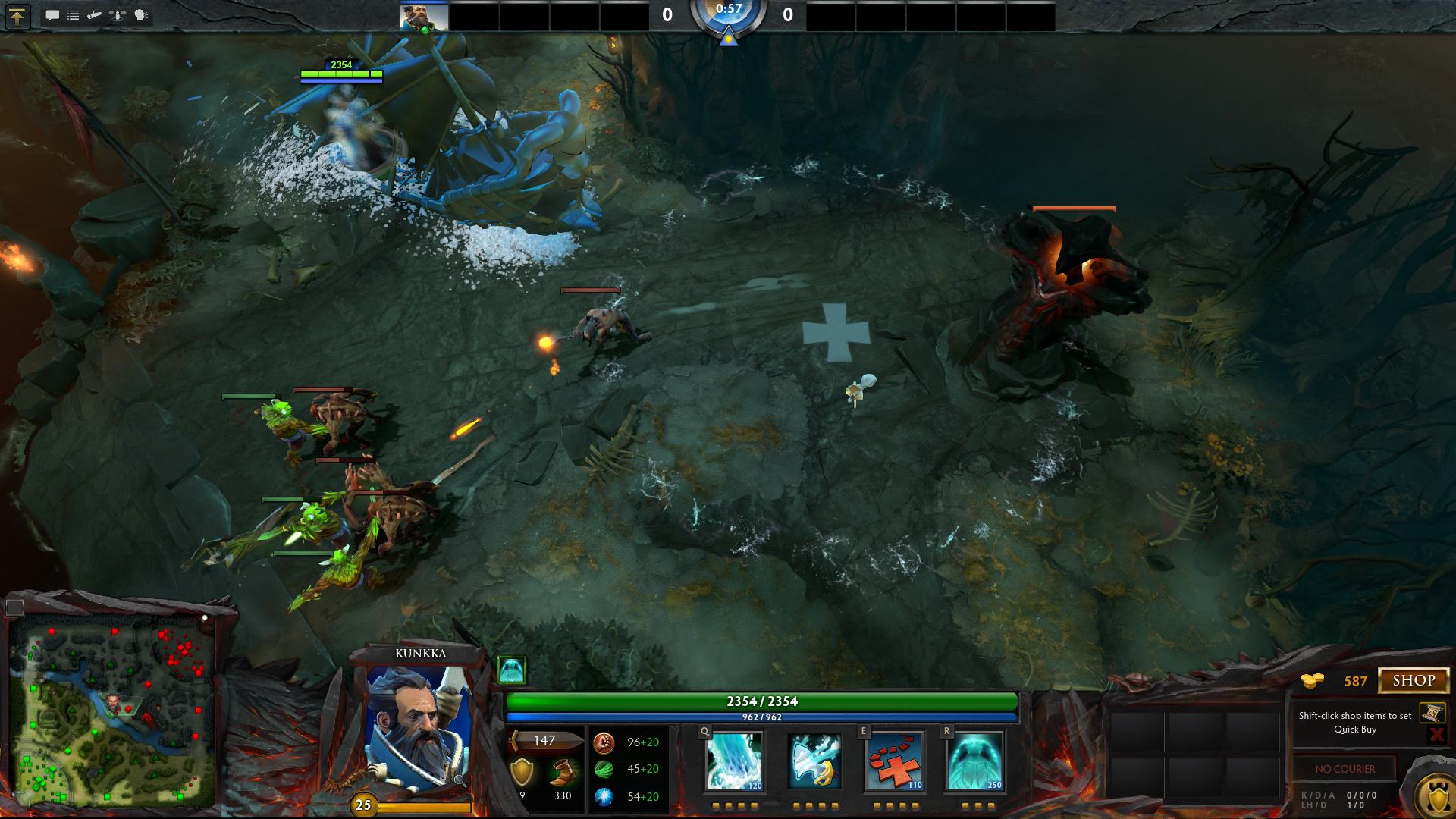Toggle the voice chat talking-head icon
Image resolution: width=1456 pixels, height=819 pixels.
tap(141, 15)
